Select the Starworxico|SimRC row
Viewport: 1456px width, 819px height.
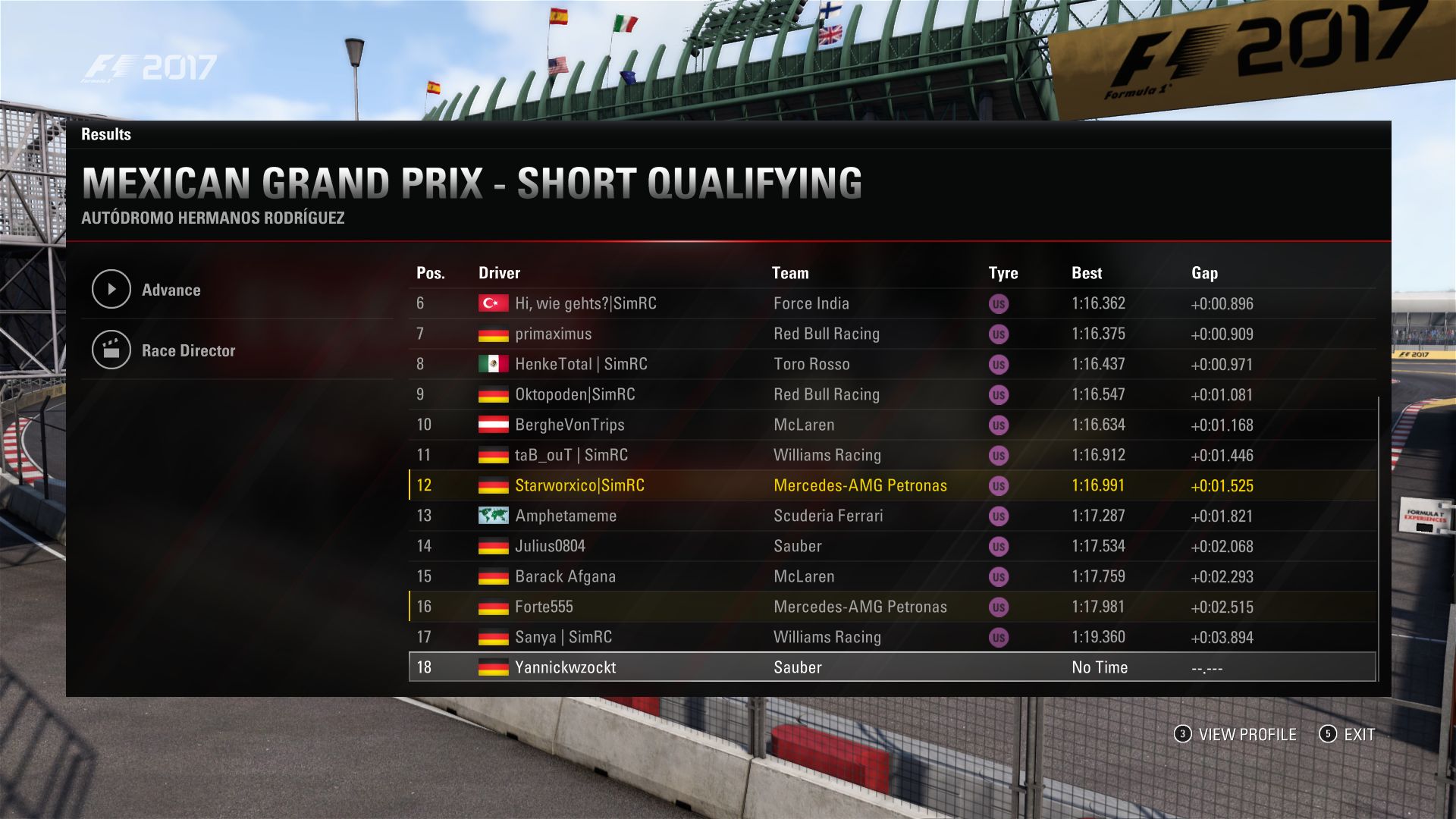pyautogui.click(x=579, y=485)
